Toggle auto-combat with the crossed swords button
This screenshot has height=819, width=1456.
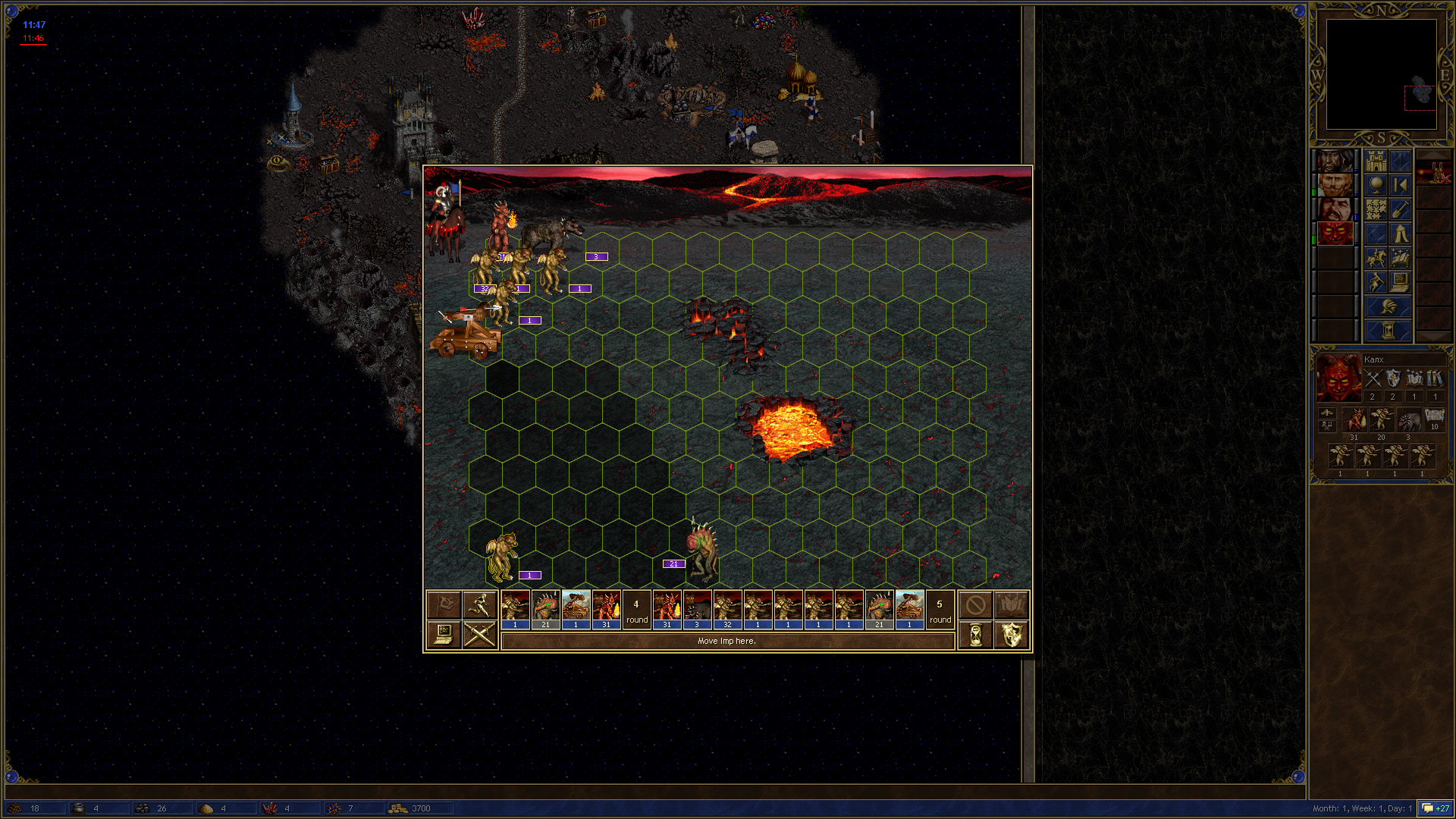coord(479,634)
